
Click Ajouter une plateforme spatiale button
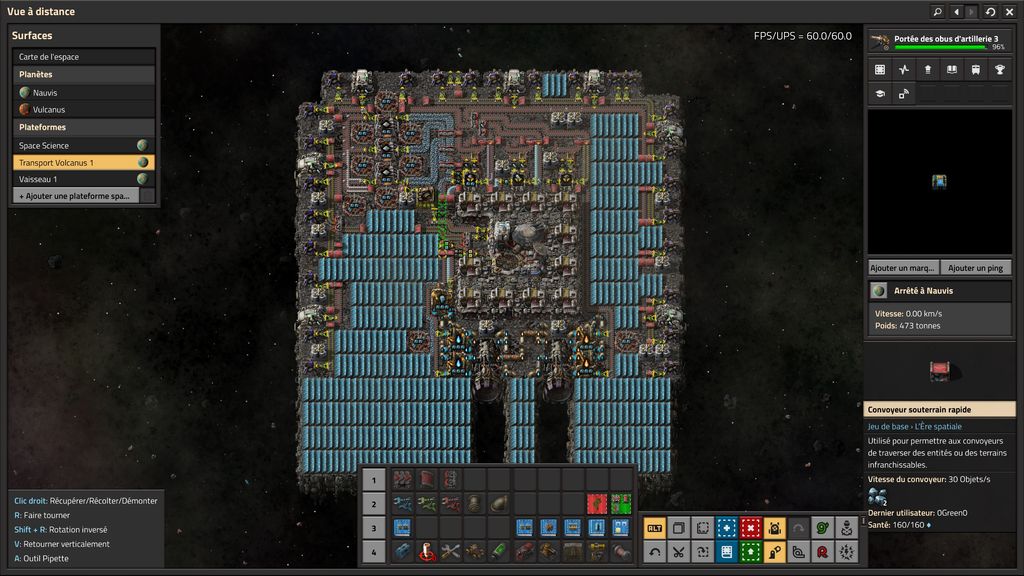pos(76,196)
